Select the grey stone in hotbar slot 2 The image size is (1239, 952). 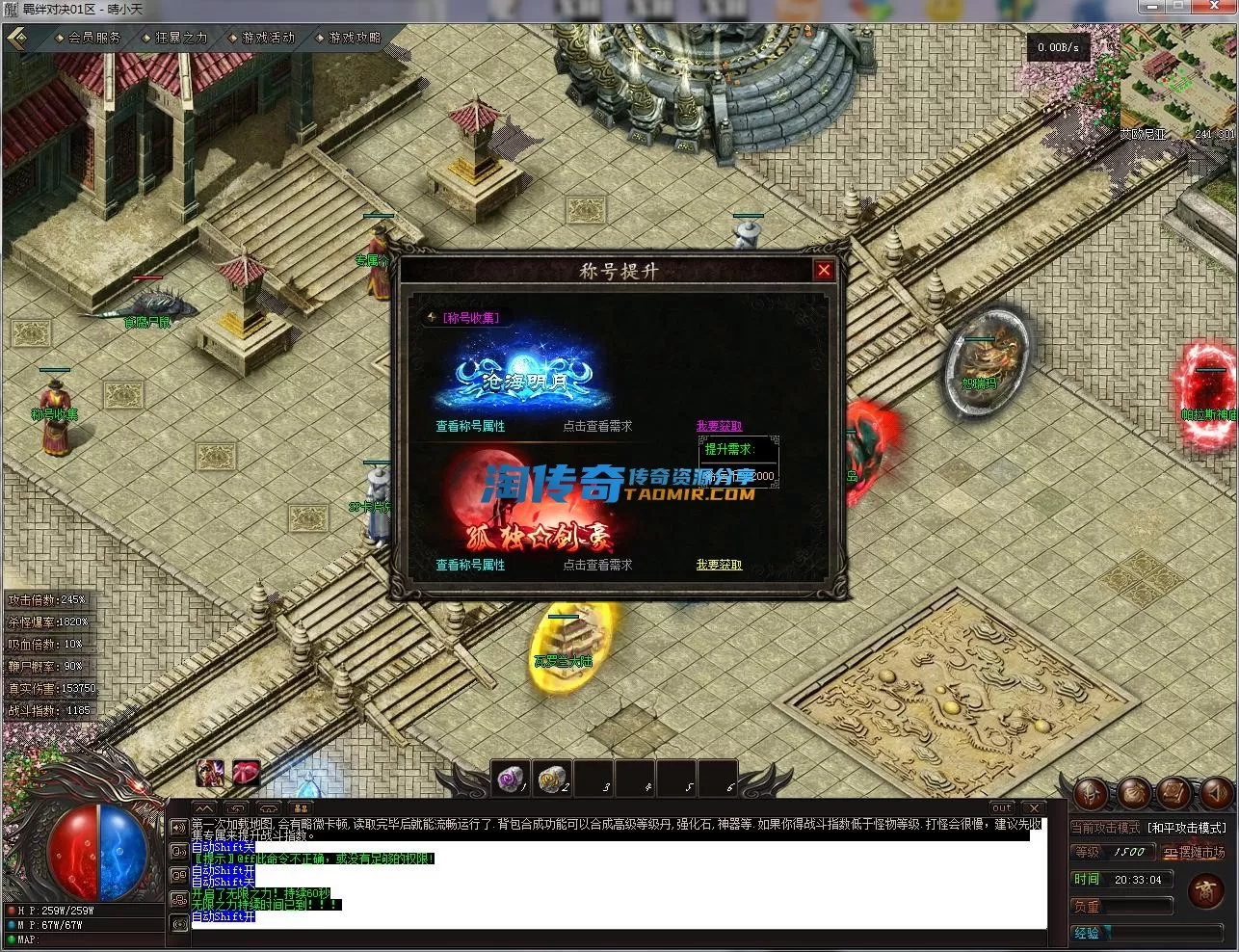[552, 778]
